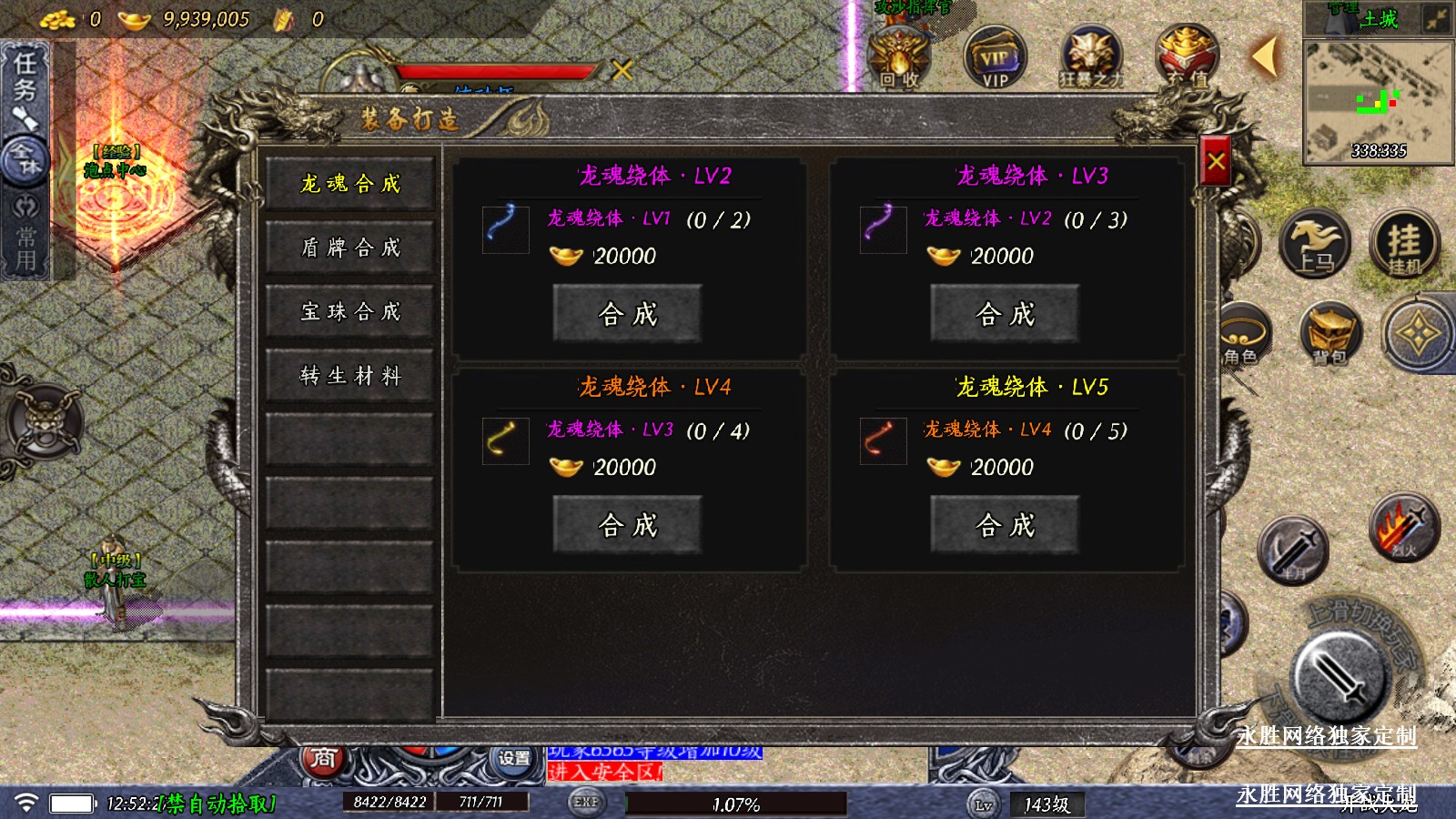Viewport: 1456px width, 819px height.
Task: Toggle 挂机 auto-battle button
Action: [x=1404, y=243]
